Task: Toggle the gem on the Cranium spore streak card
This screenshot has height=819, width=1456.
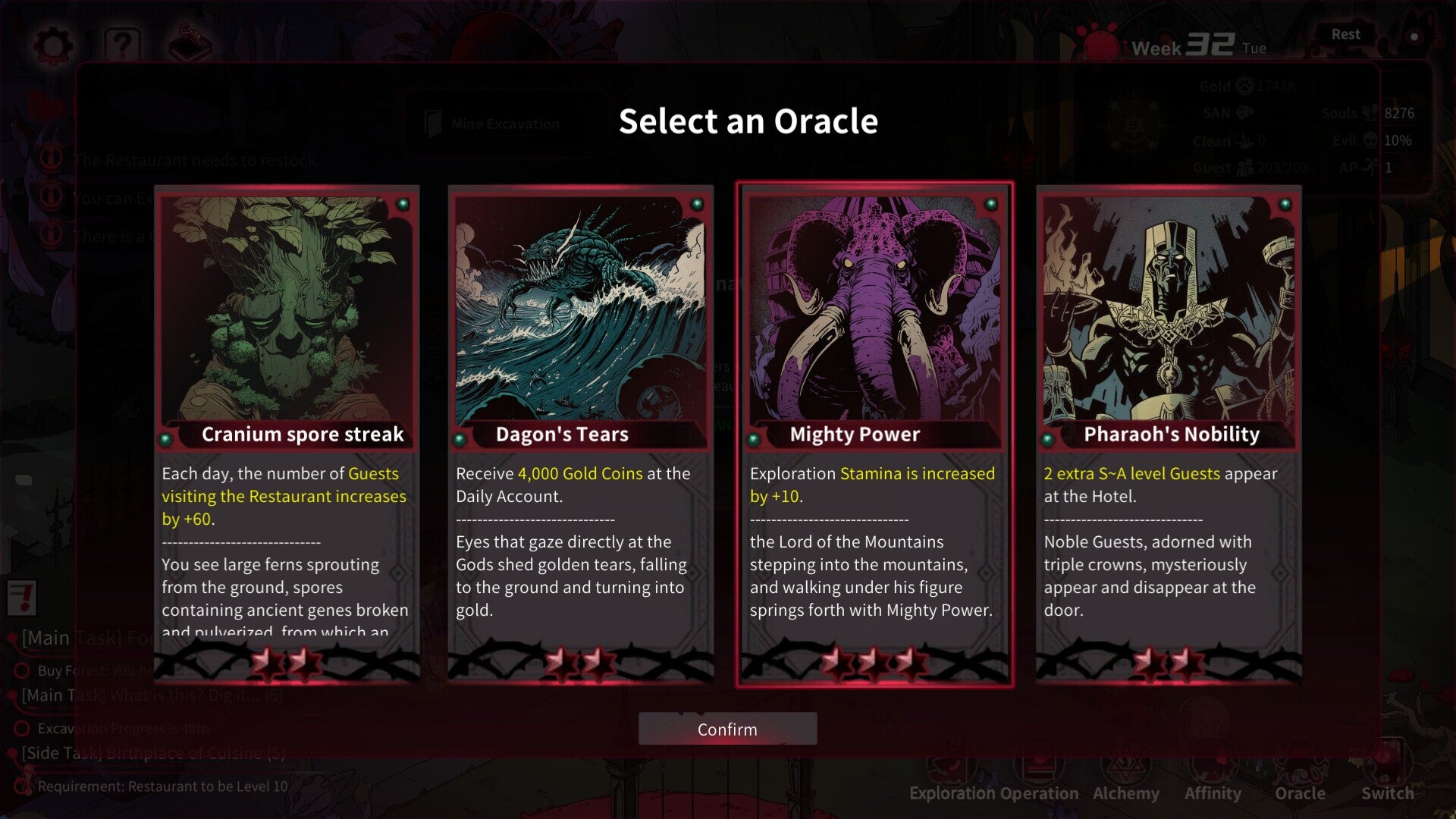Action: click(404, 205)
